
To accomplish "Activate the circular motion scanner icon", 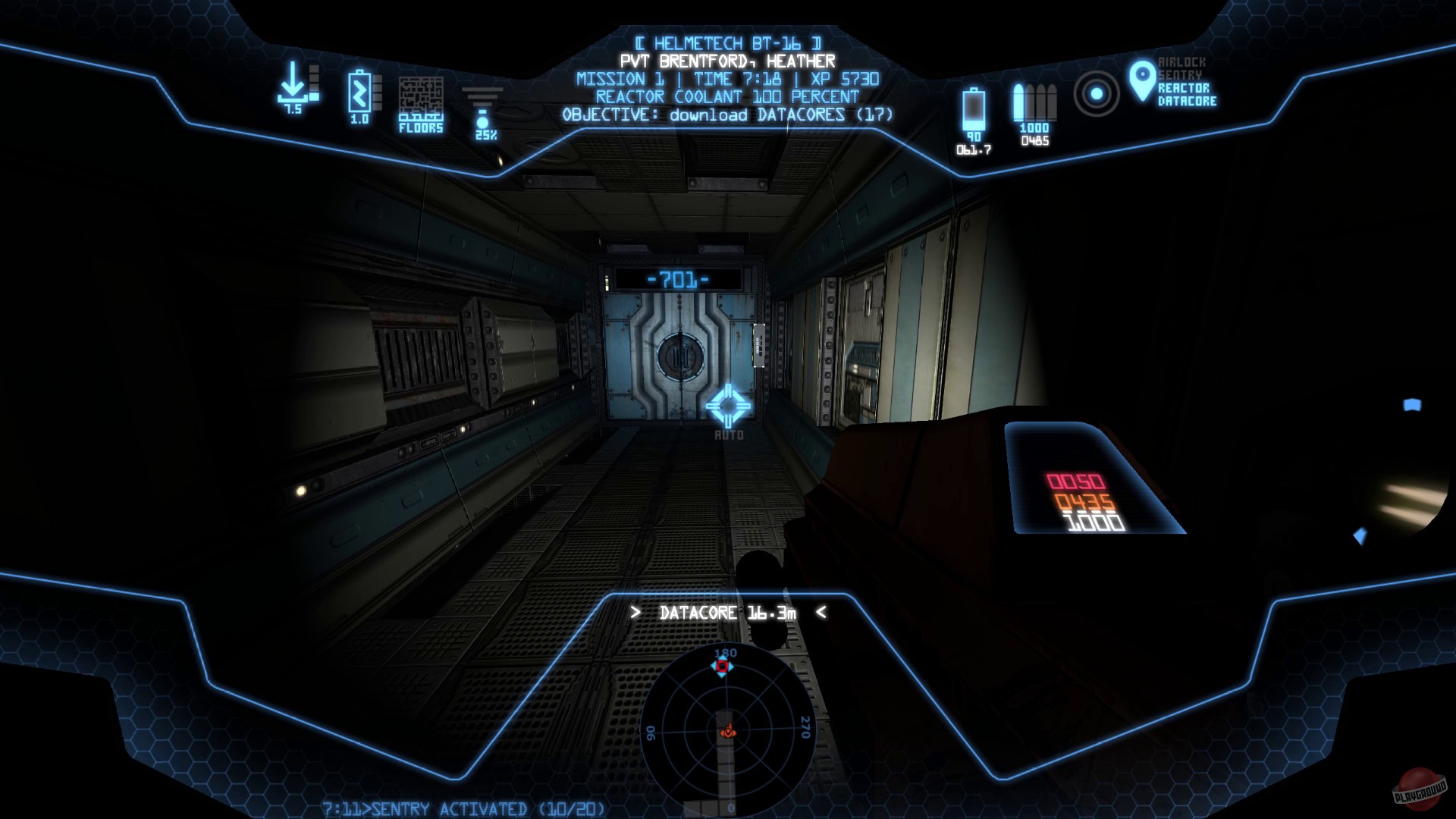I will 1095,94.
